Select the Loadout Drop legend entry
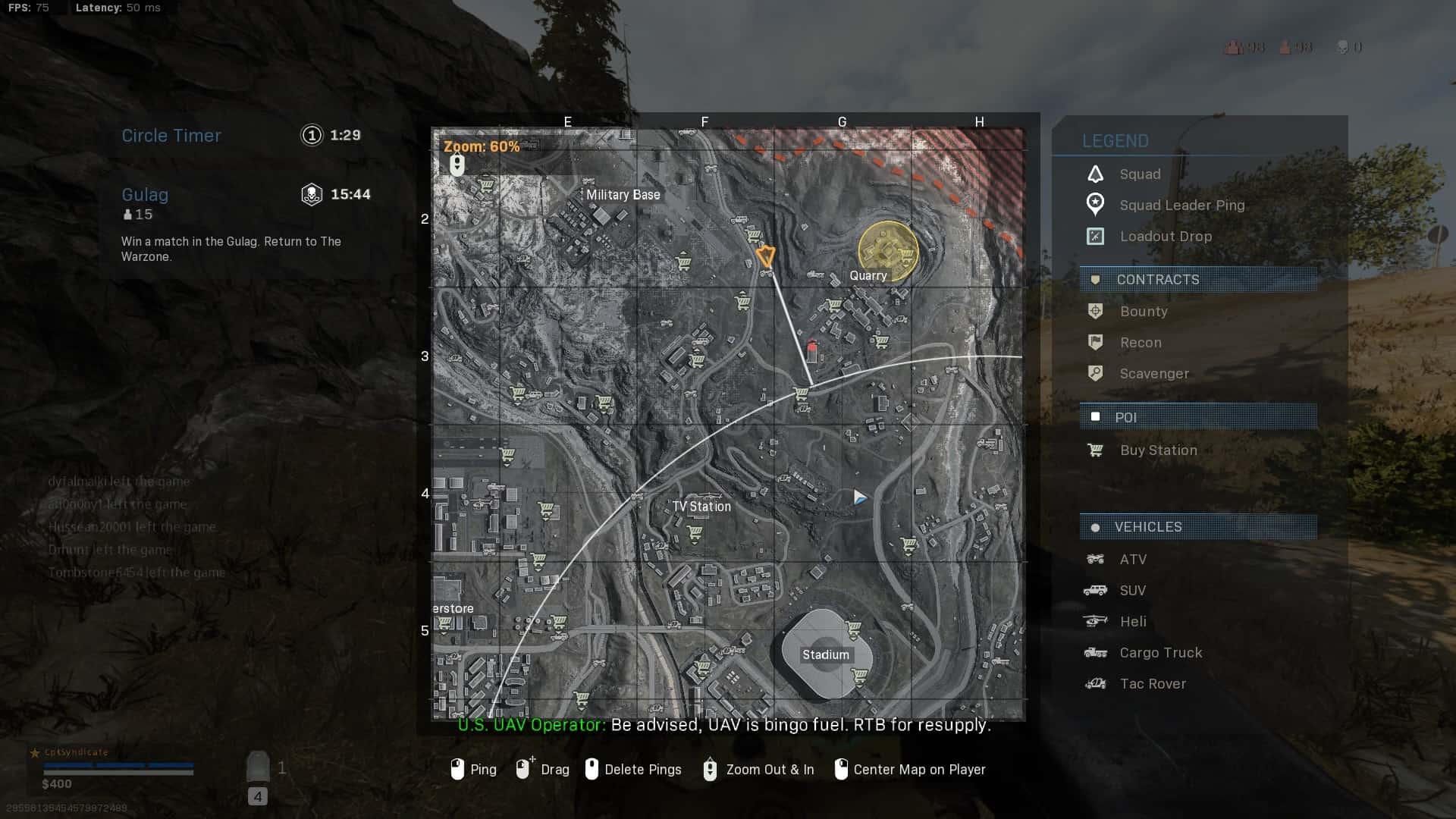This screenshot has height=819, width=1456. click(x=1165, y=237)
